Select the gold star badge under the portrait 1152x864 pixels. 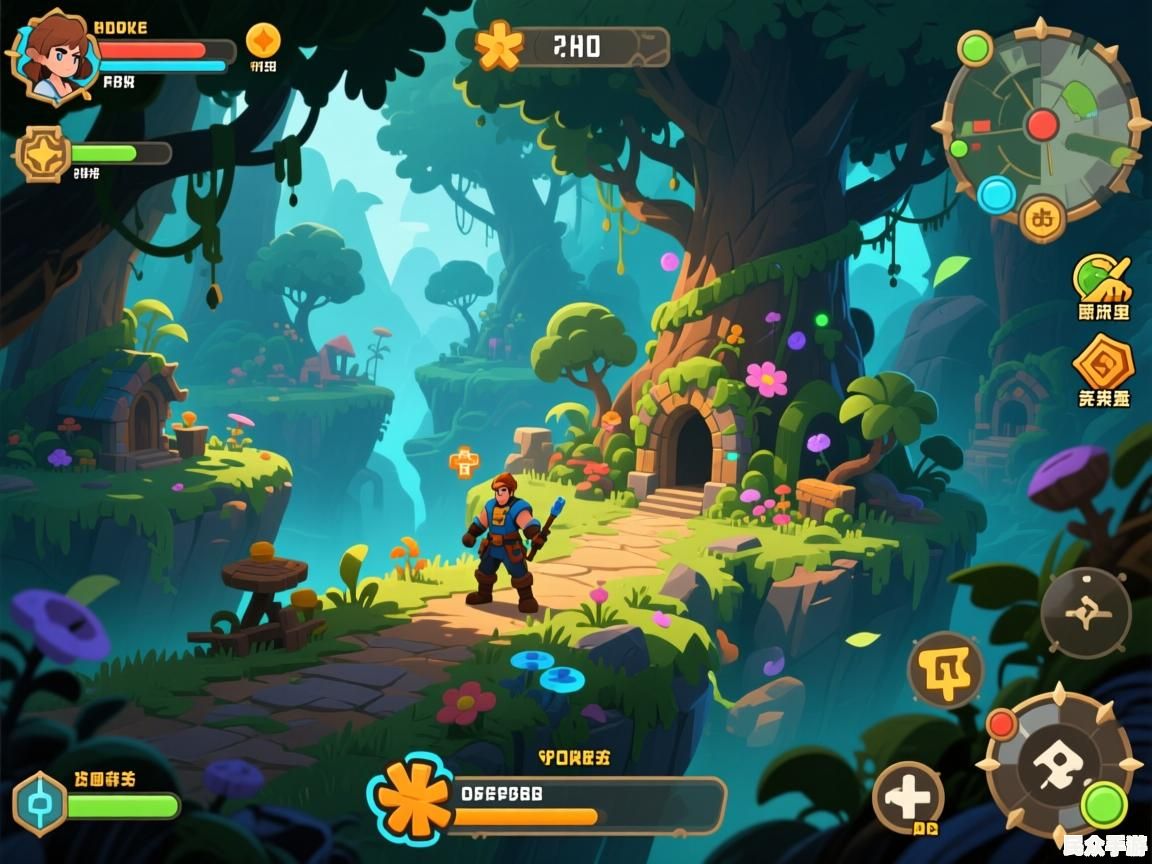pyautogui.click(x=43, y=154)
